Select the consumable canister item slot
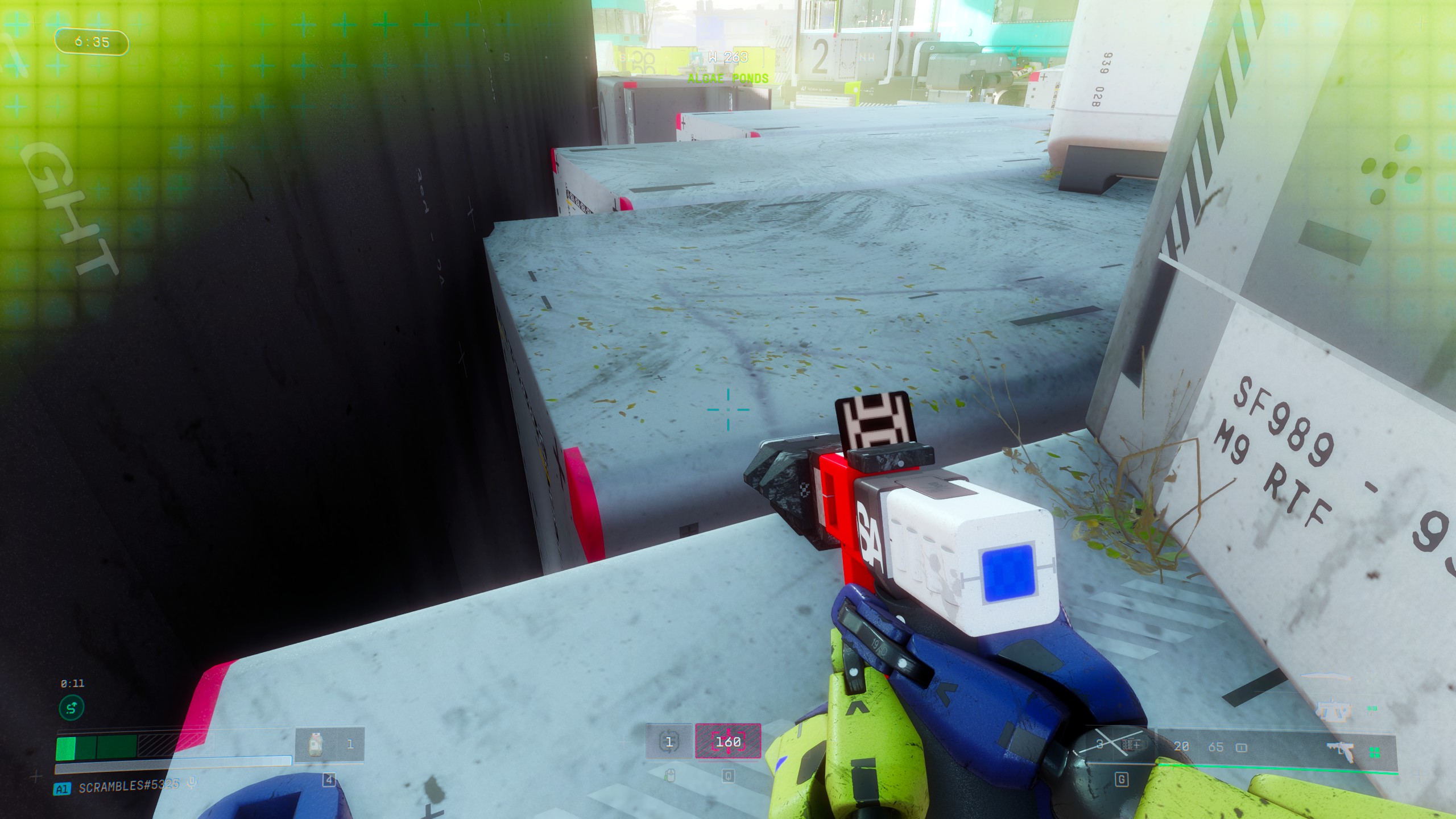1456x819 pixels. click(x=316, y=744)
